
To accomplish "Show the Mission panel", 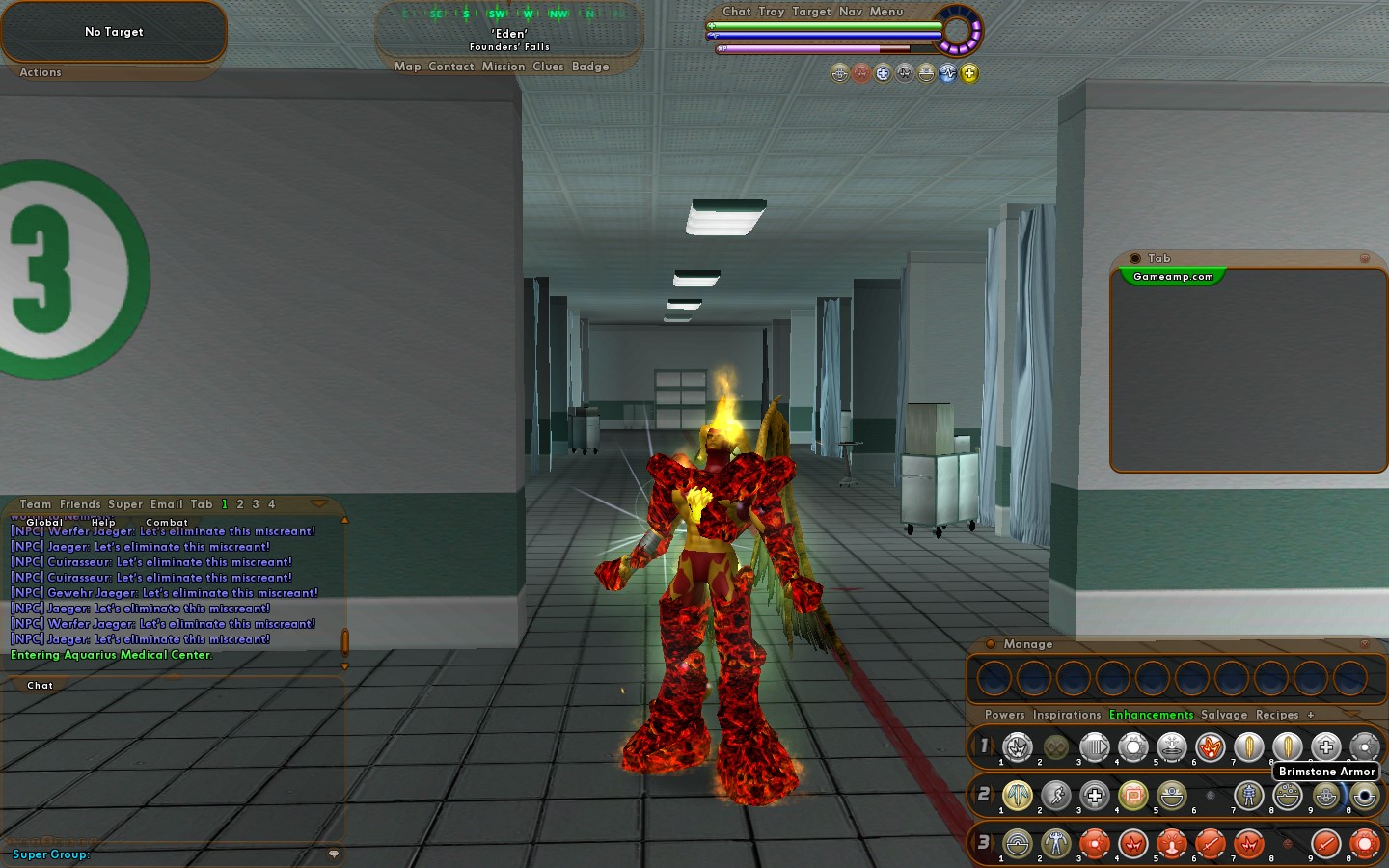I will (x=504, y=67).
